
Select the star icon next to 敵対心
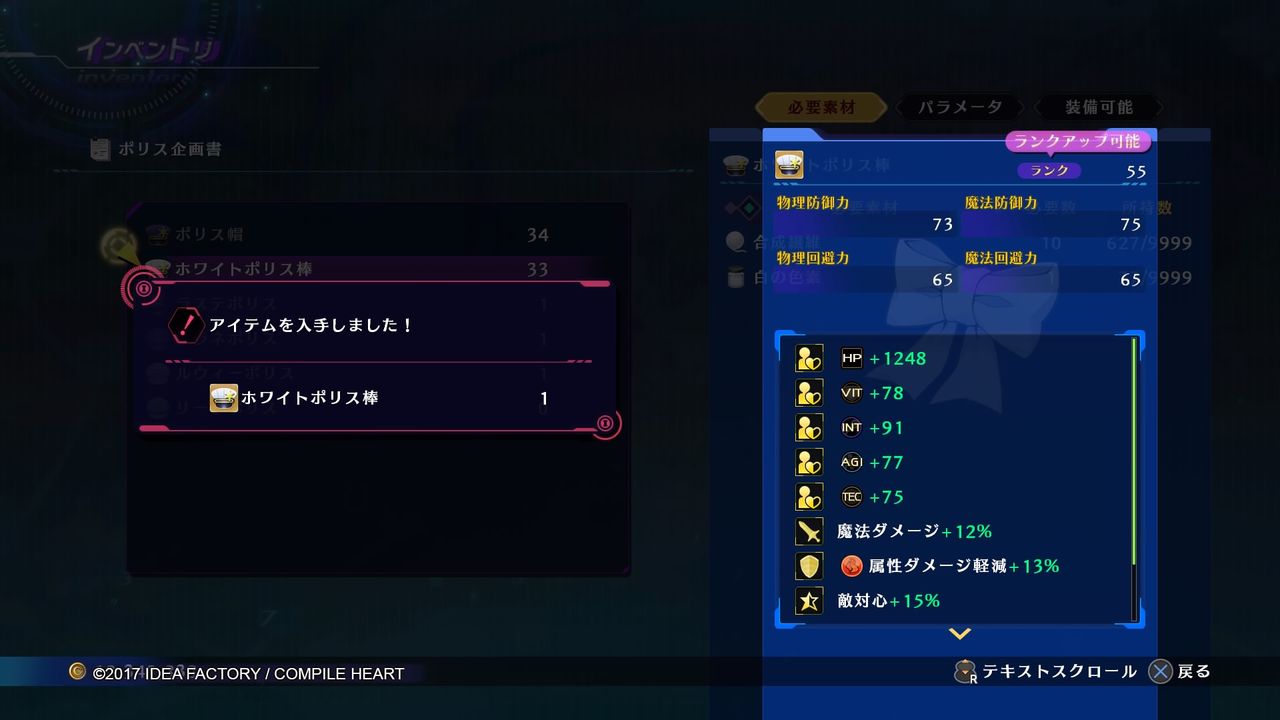(808, 600)
